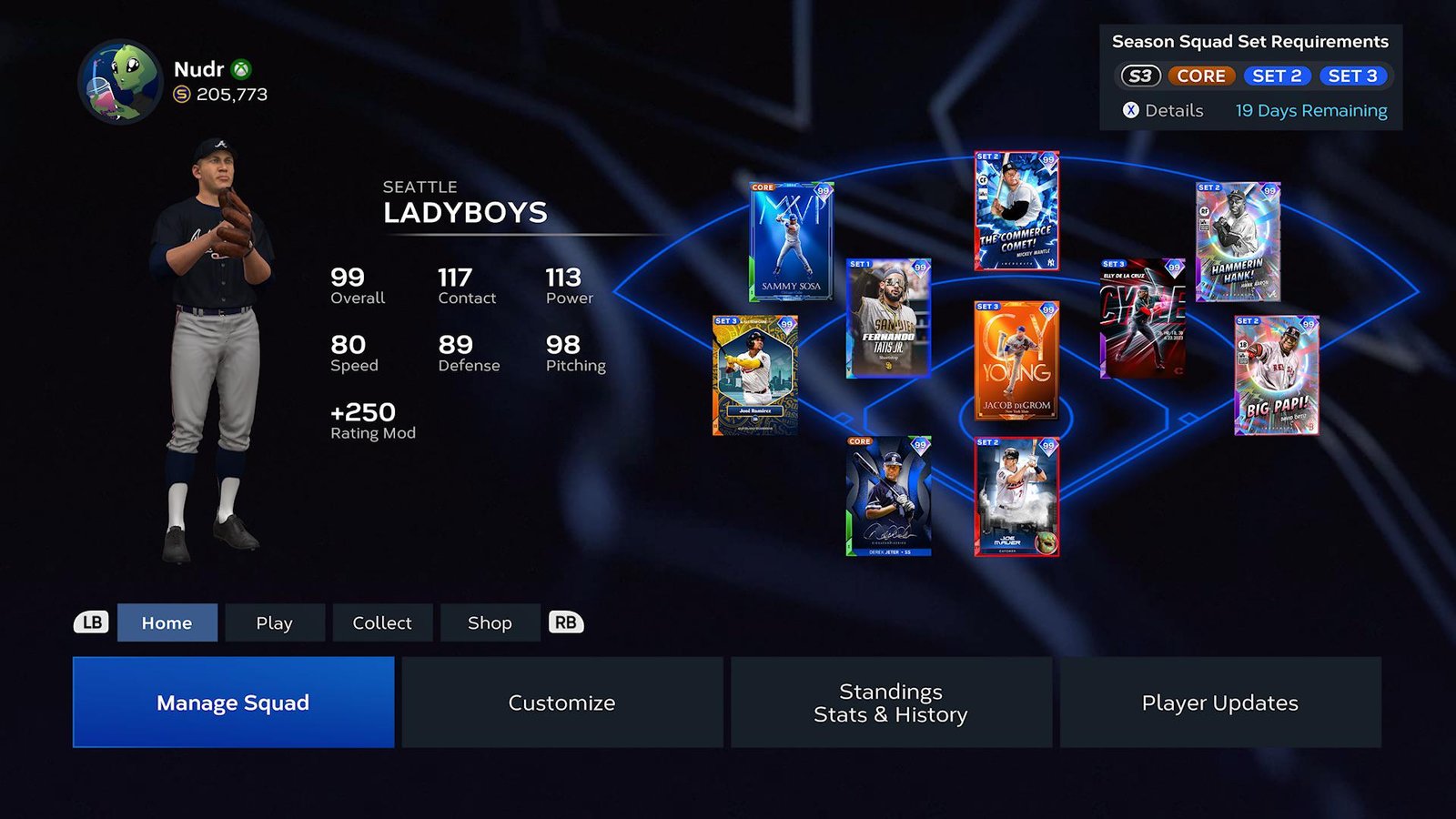This screenshot has width=1456, height=819.
Task: Click the Nudr player avatar icon
Action: [x=117, y=79]
